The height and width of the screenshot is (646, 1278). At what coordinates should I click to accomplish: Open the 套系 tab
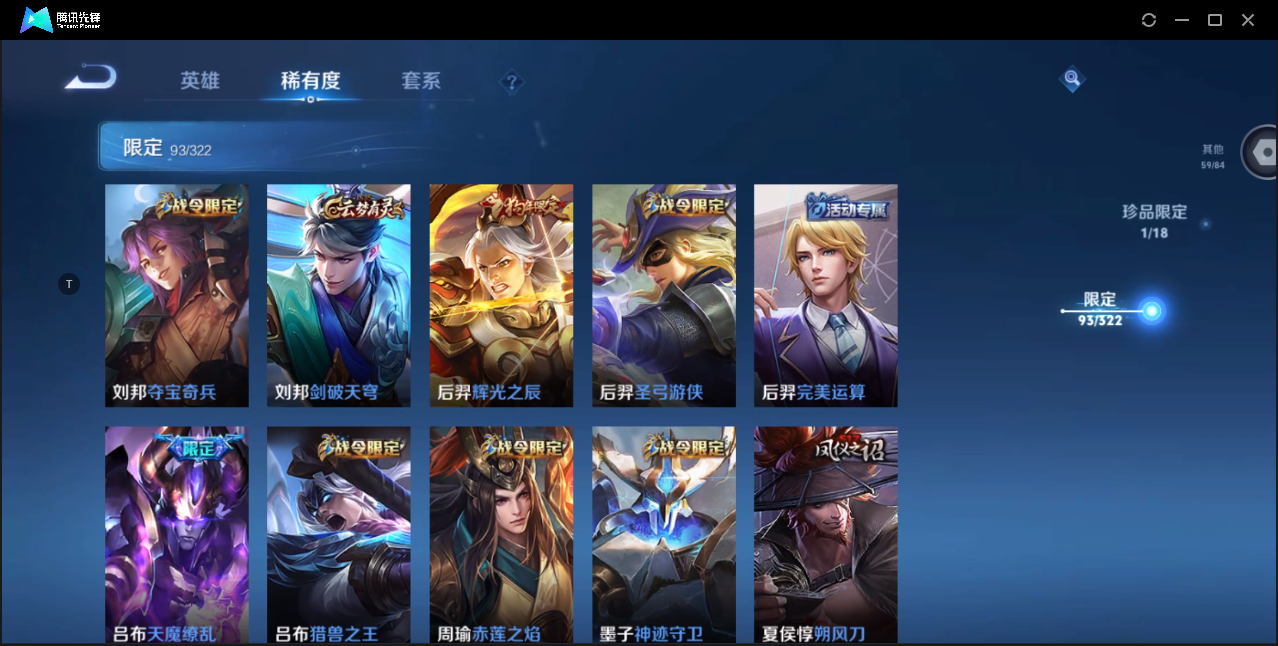421,81
